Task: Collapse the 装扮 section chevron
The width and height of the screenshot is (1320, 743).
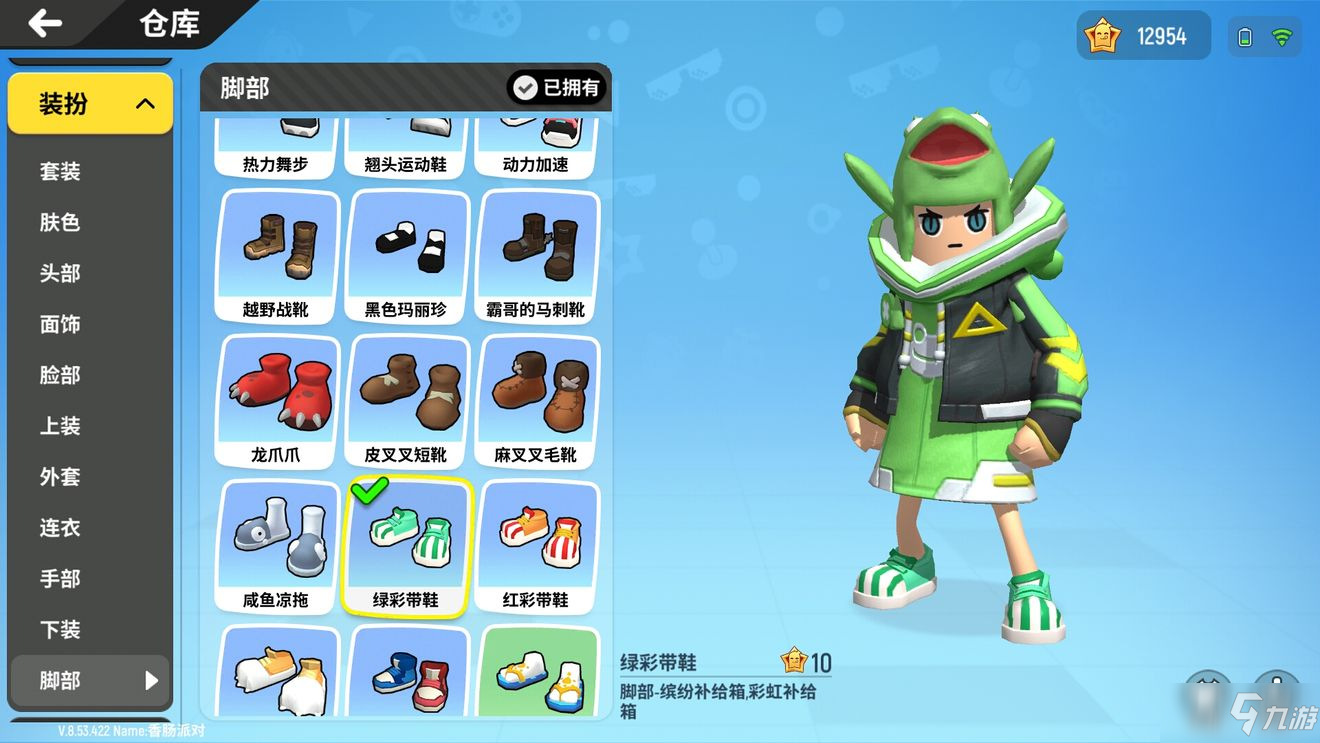Action: (x=145, y=103)
